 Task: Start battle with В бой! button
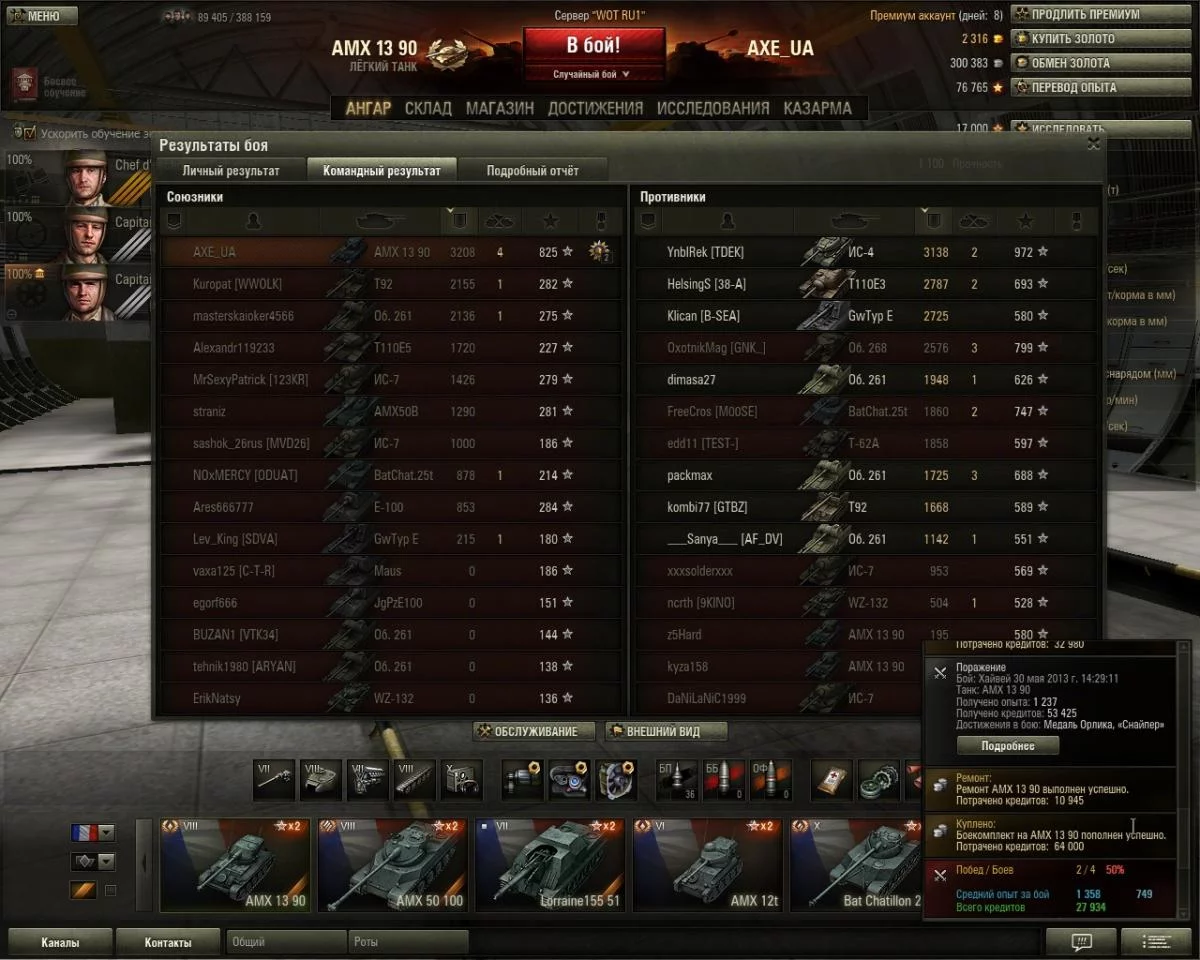pyautogui.click(x=594, y=46)
